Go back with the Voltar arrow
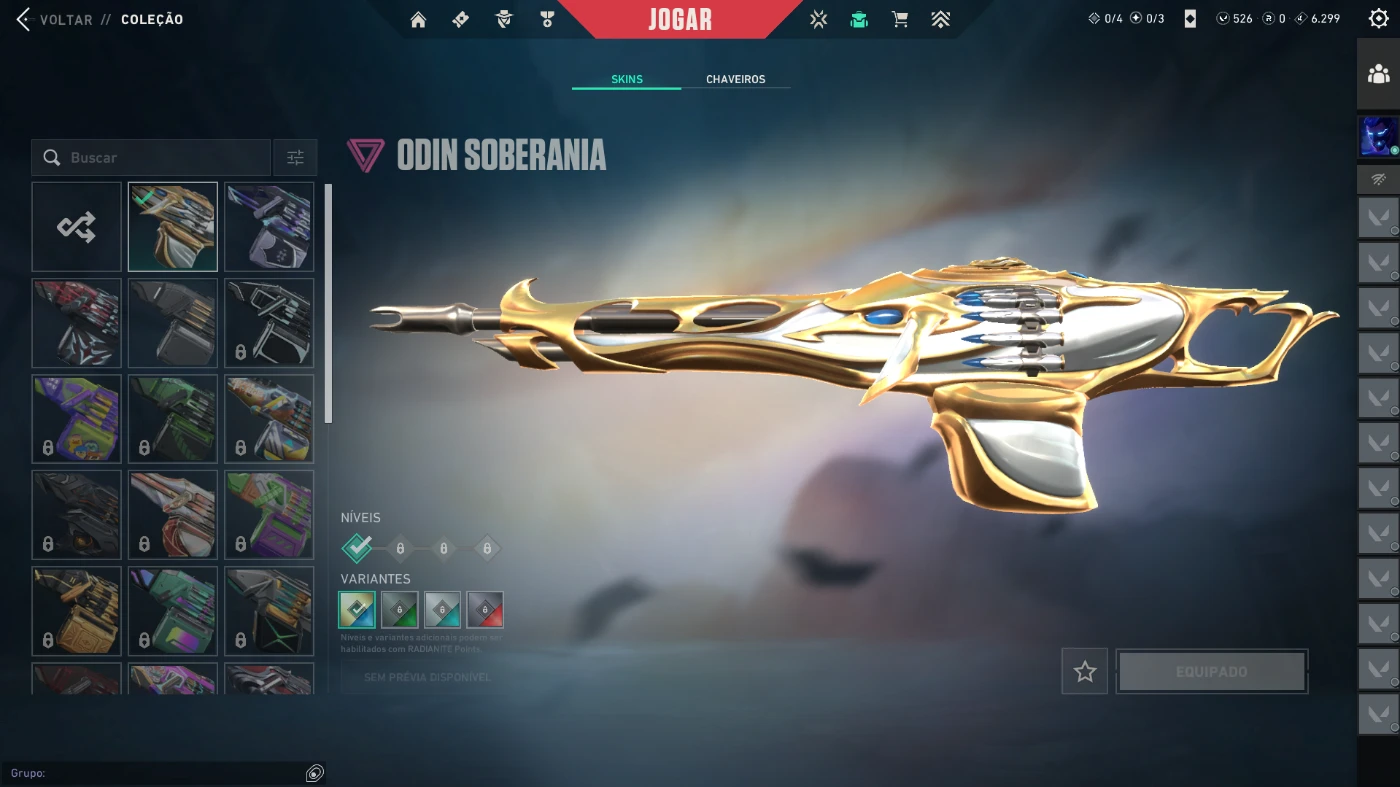Image resolution: width=1400 pixels, height=787 pixels. coord(24,19)
